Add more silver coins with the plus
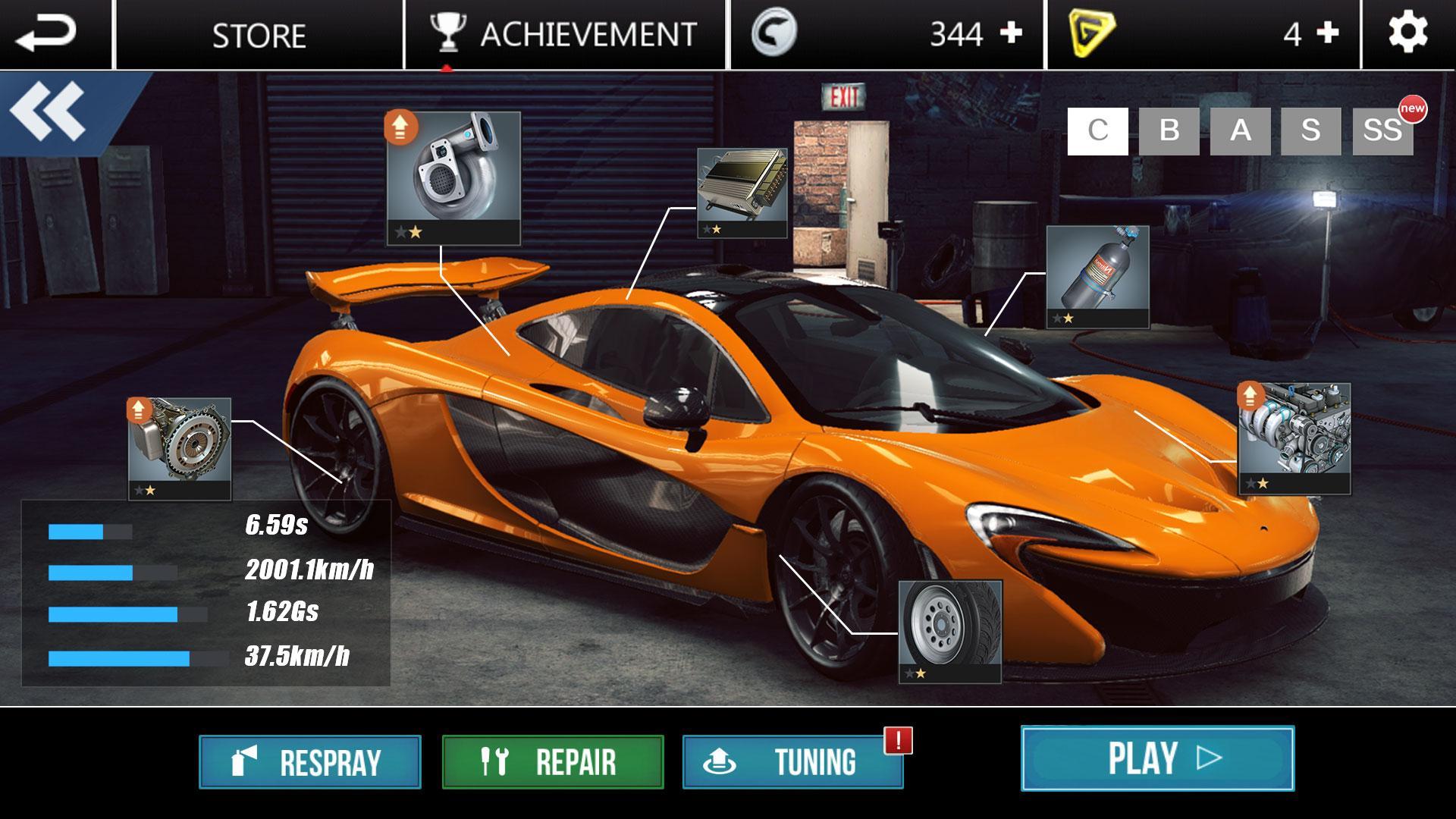This screenshot has height=819, width=1456. point(1011,33)
